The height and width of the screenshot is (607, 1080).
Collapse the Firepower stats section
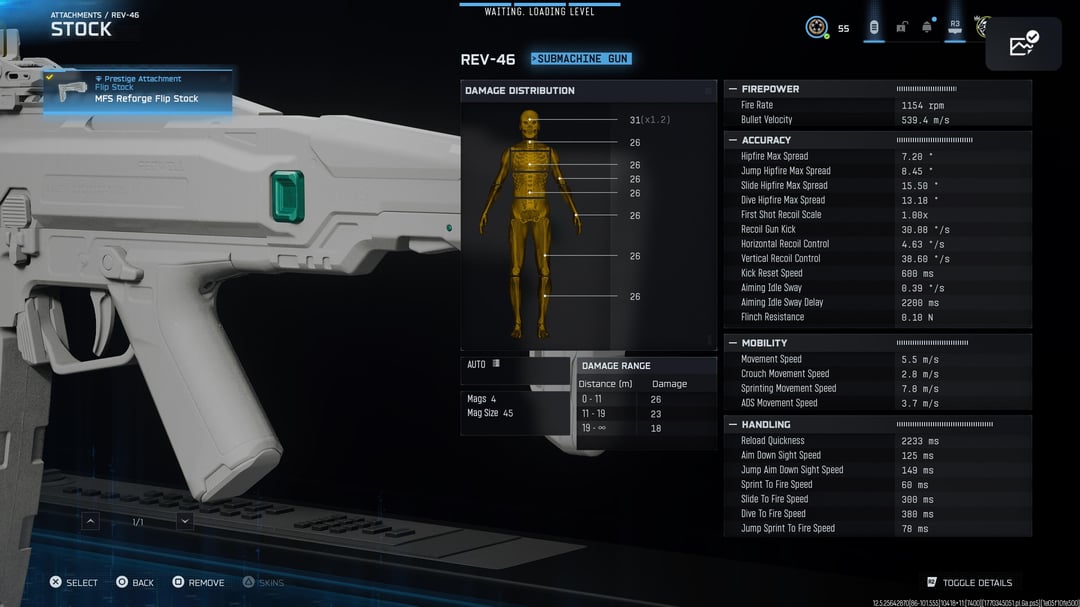point(732,89)
